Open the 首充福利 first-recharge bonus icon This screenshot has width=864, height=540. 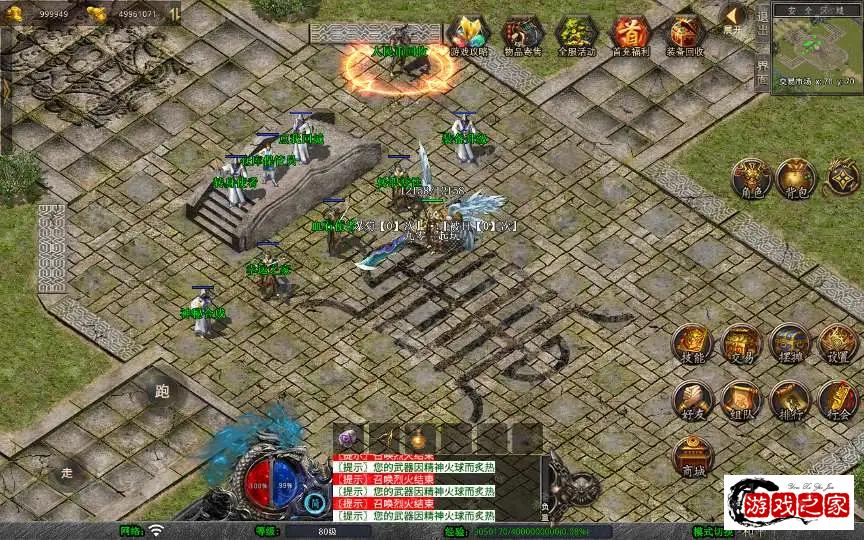click(631, 34)
